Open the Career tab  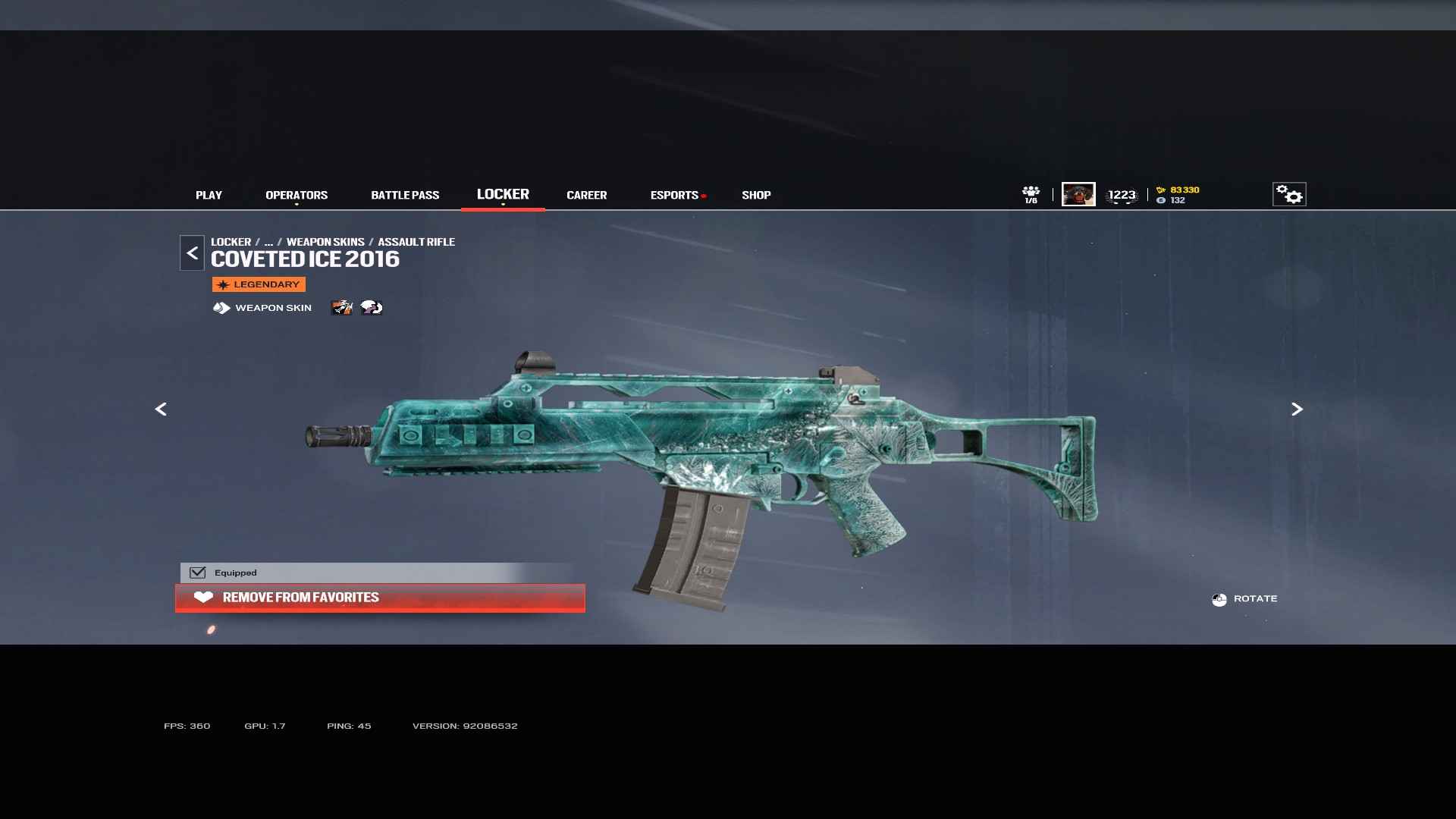coord(586,195)
